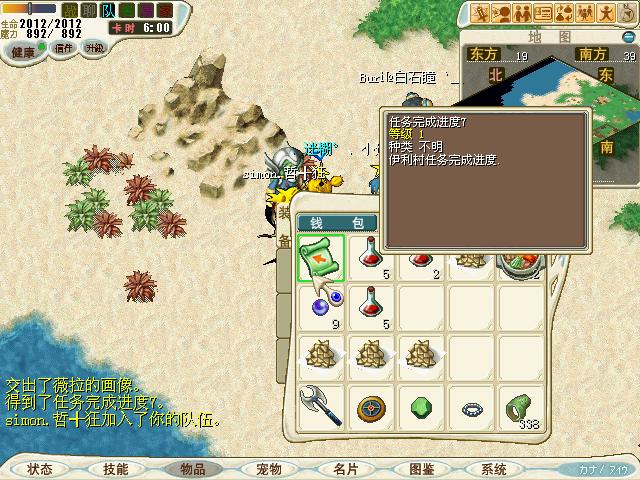Select the round compass shield item
The image size is (640, 480).
[370, 407]
